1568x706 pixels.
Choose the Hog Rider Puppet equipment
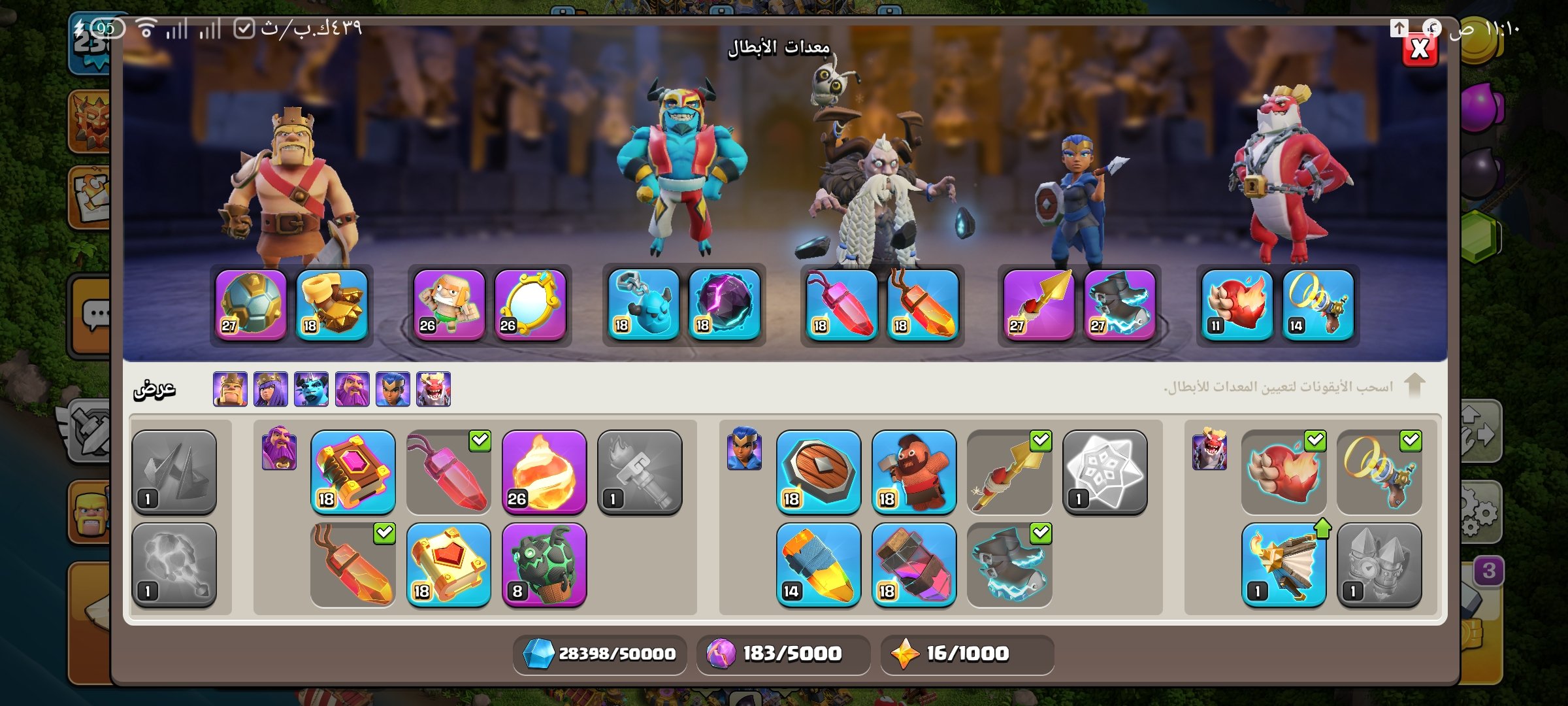pyautogui.click(x=913, y=472)
